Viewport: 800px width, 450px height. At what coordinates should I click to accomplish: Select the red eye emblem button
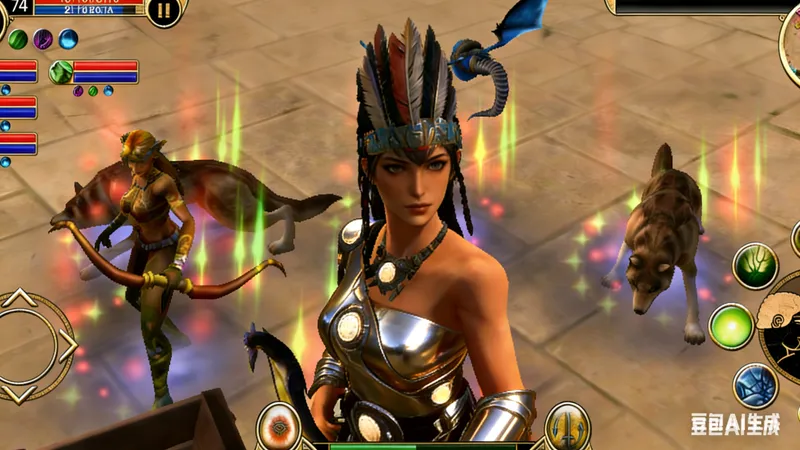tap(279, 427)
